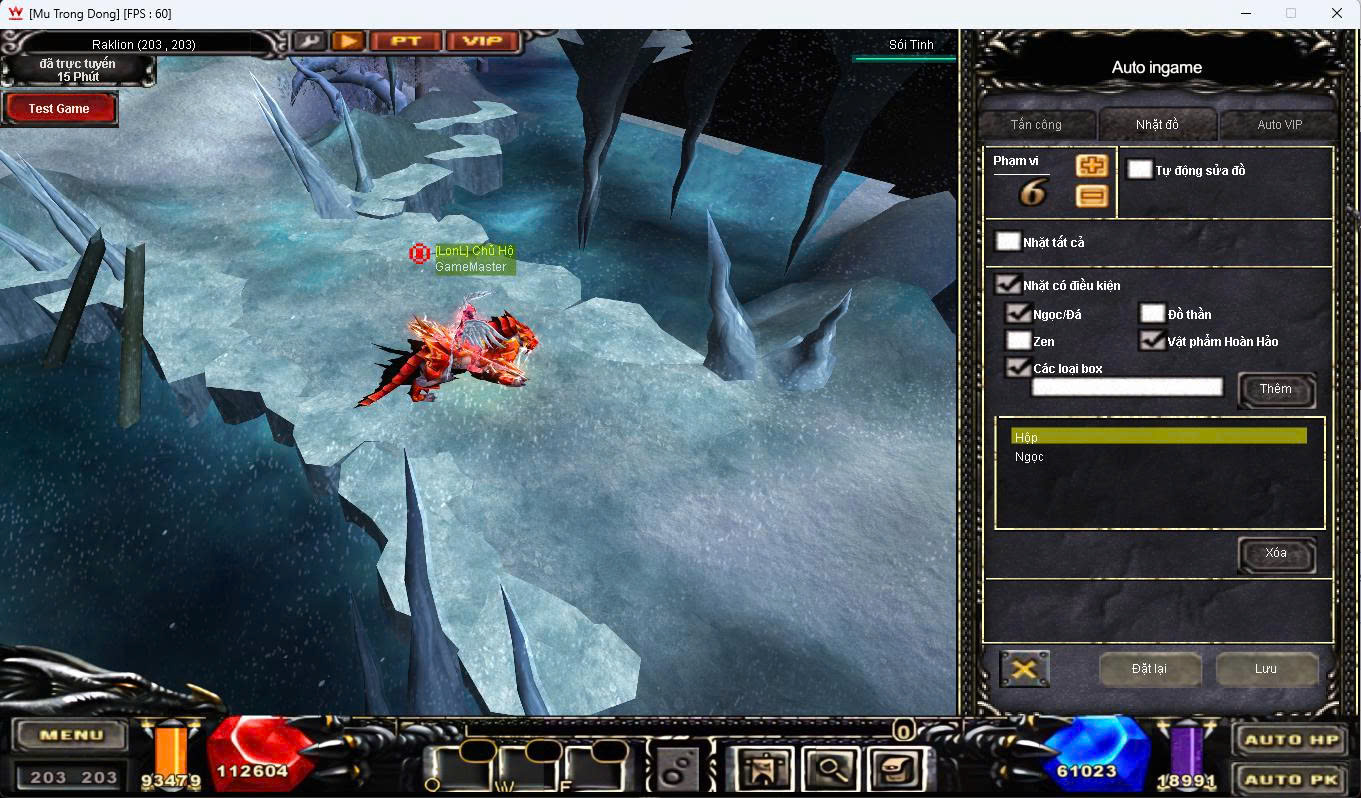This screenshot has height=798, width=1361.
Task: Close the Auto ingame panel
Action: point(1024,669)
